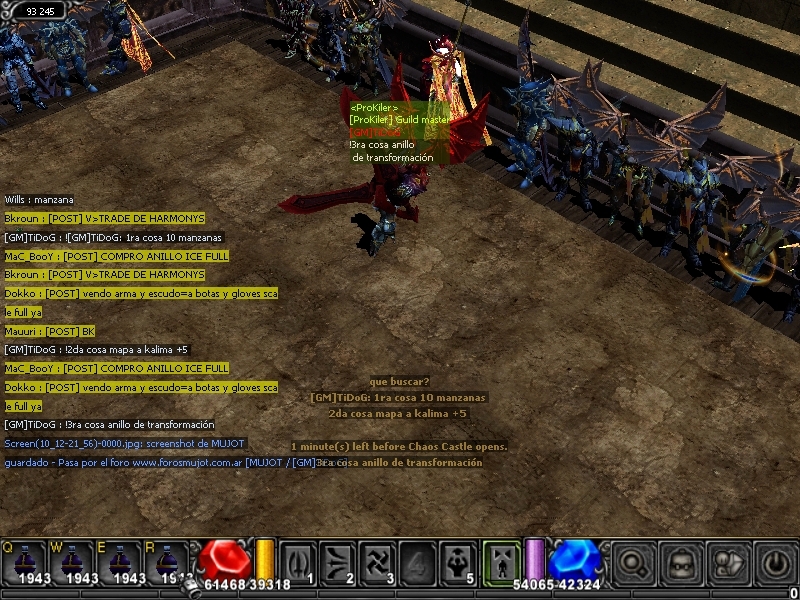
Task: Open the inventory bag button
Action: 681,563
